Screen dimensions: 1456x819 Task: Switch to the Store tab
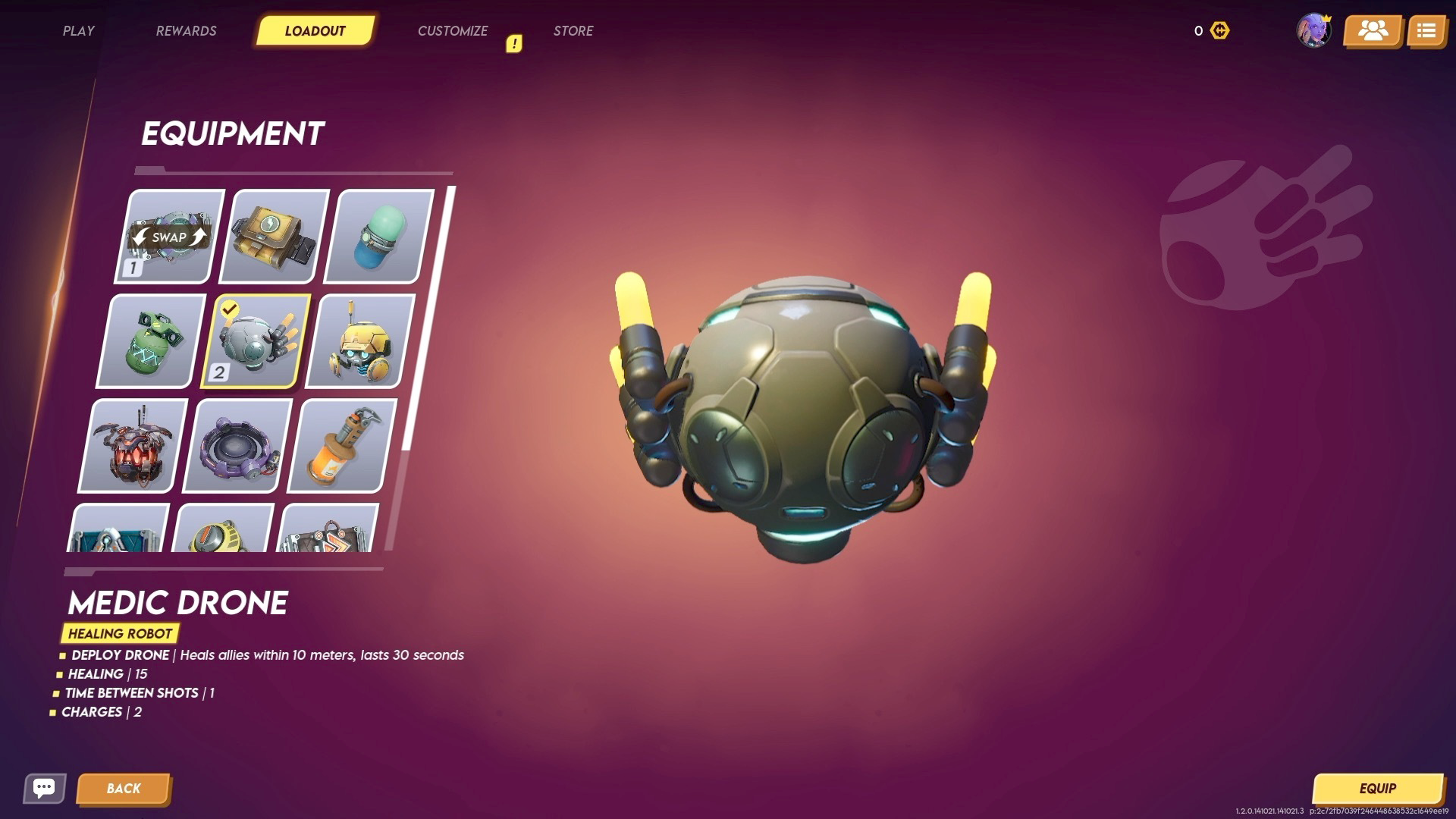573,31
